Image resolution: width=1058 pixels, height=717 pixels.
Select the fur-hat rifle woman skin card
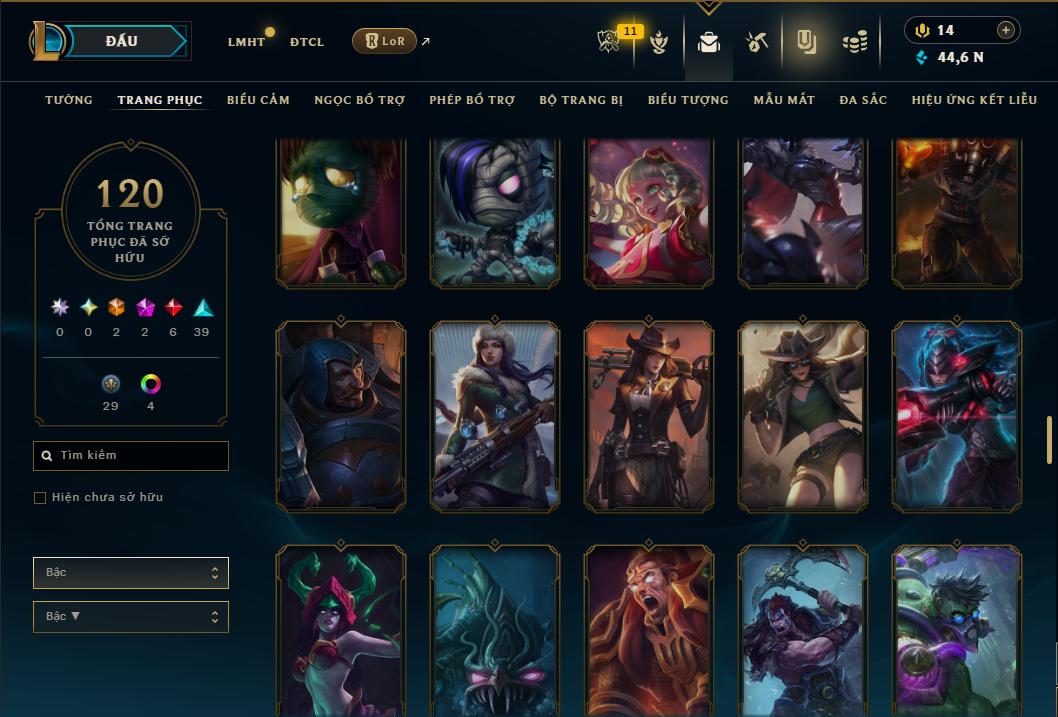click(x=495, y=417)
